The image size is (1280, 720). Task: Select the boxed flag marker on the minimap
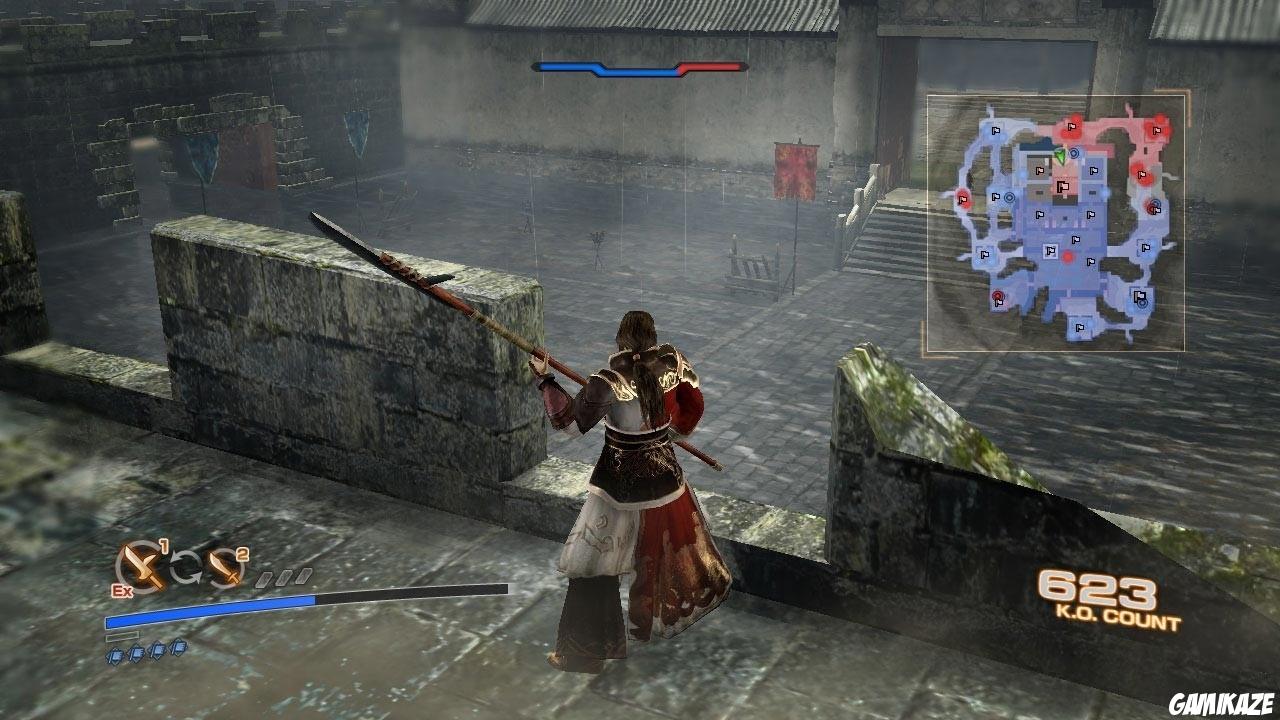coord(1051,249)
